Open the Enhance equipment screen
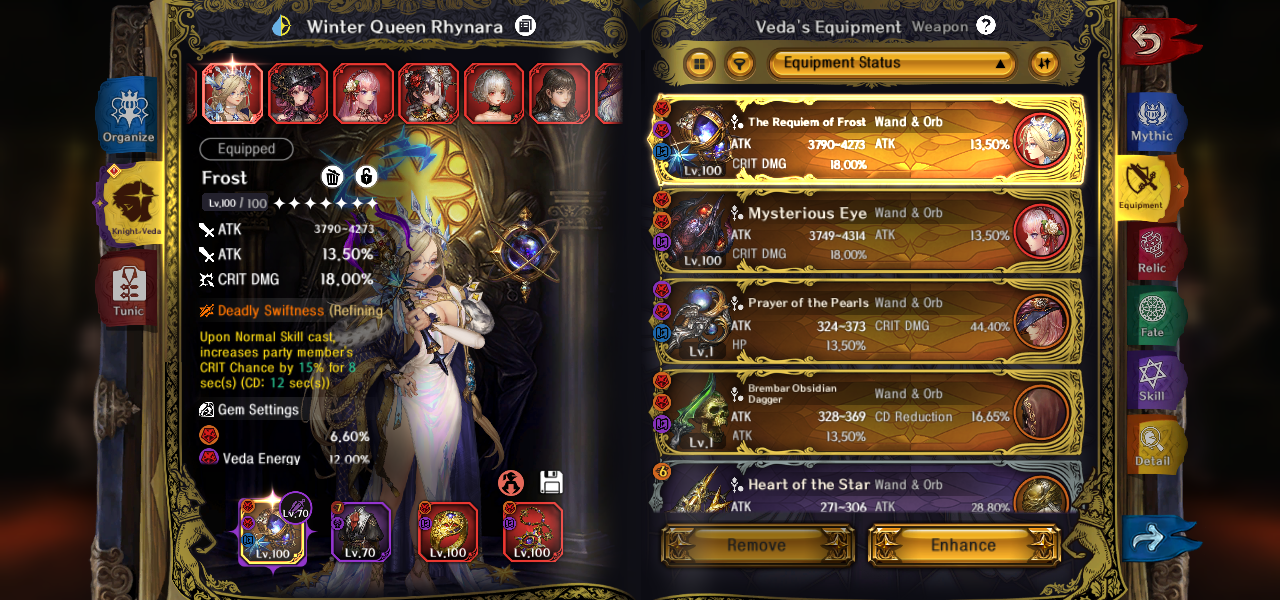The image size is (1280, 600). coord(963,545)
